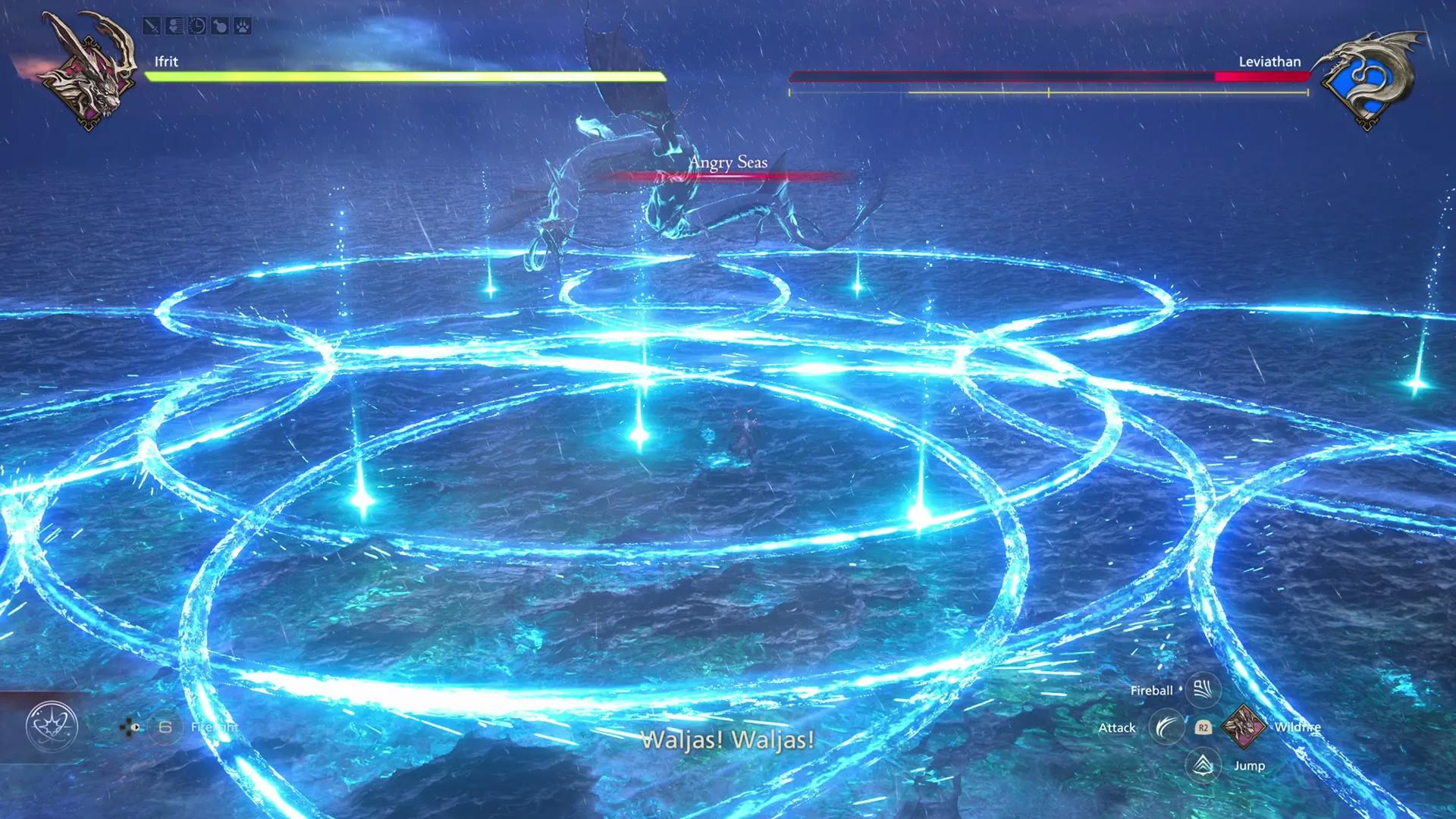This screenshot has height=819, width=1456.
Task: Select the sword attack icon in top-left toolbar
Action: click(152, 27)
